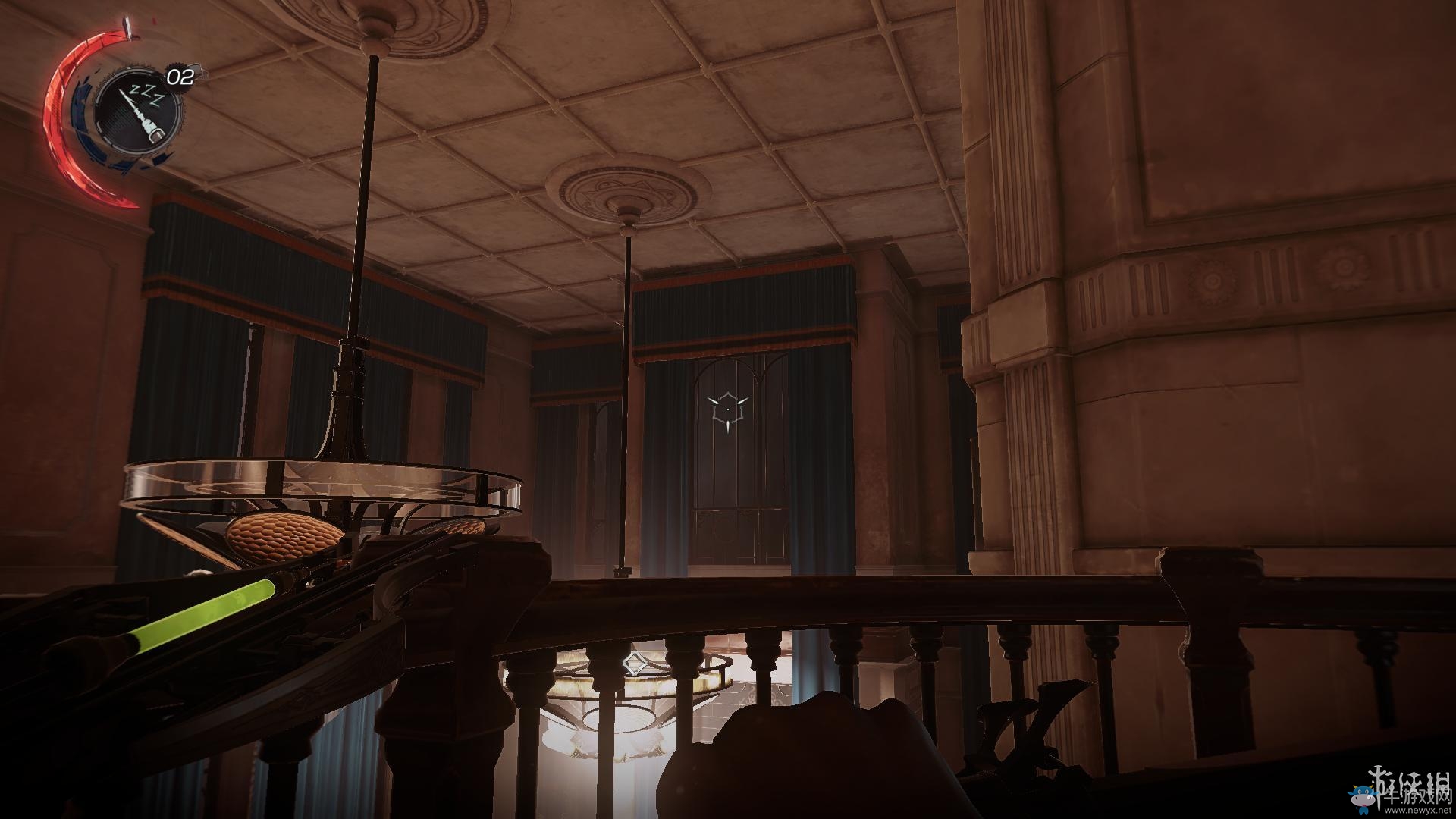Screen dimensions: 1456x819
Task: Click the diamond objective marker
Action: click(632, 664)
